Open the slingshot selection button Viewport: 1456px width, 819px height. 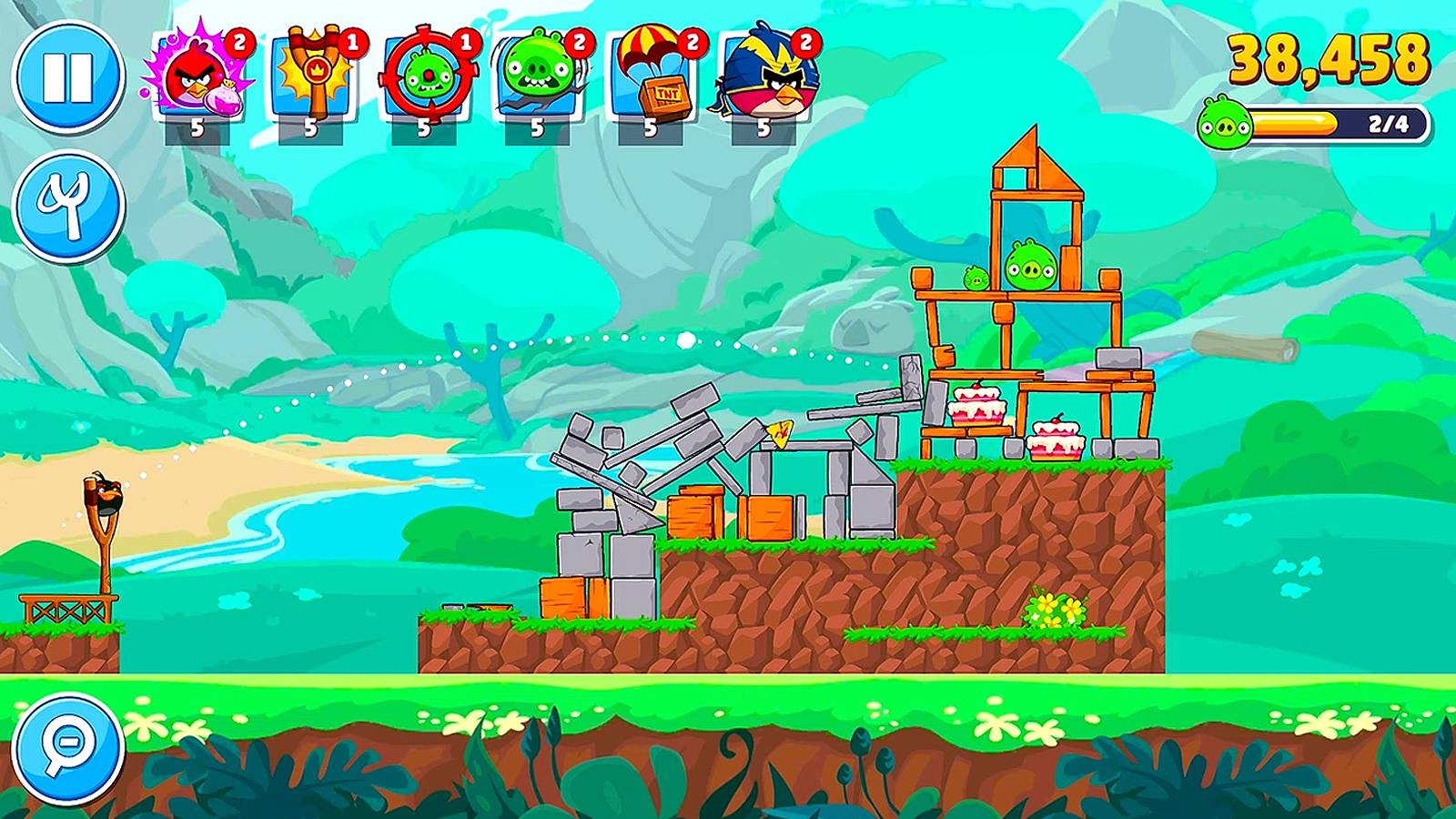click(x=68, y=207)
